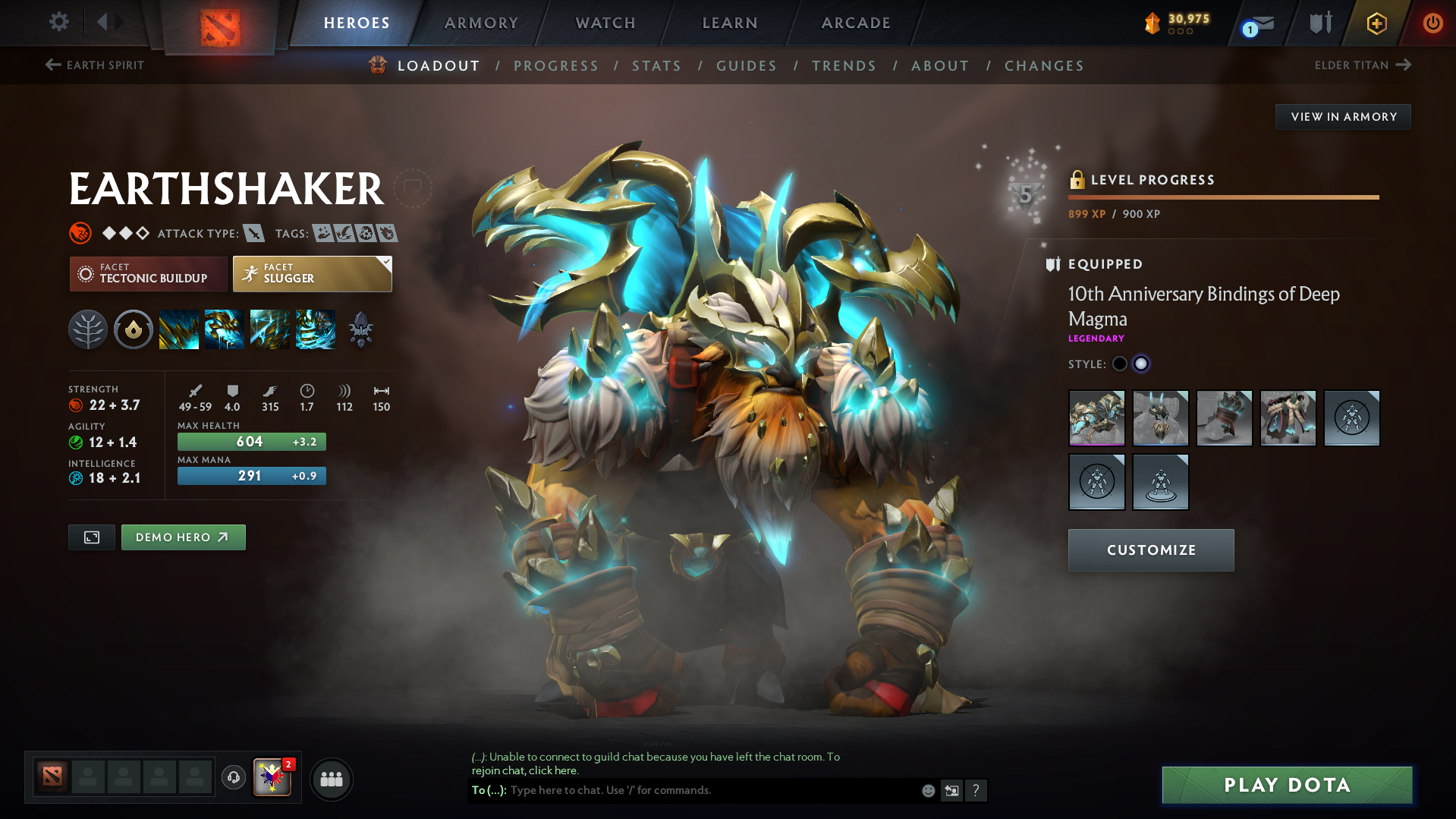Screen dimensions: 1456x819
Task: Open friends list icon beside party slots
Action: (331, 779)
